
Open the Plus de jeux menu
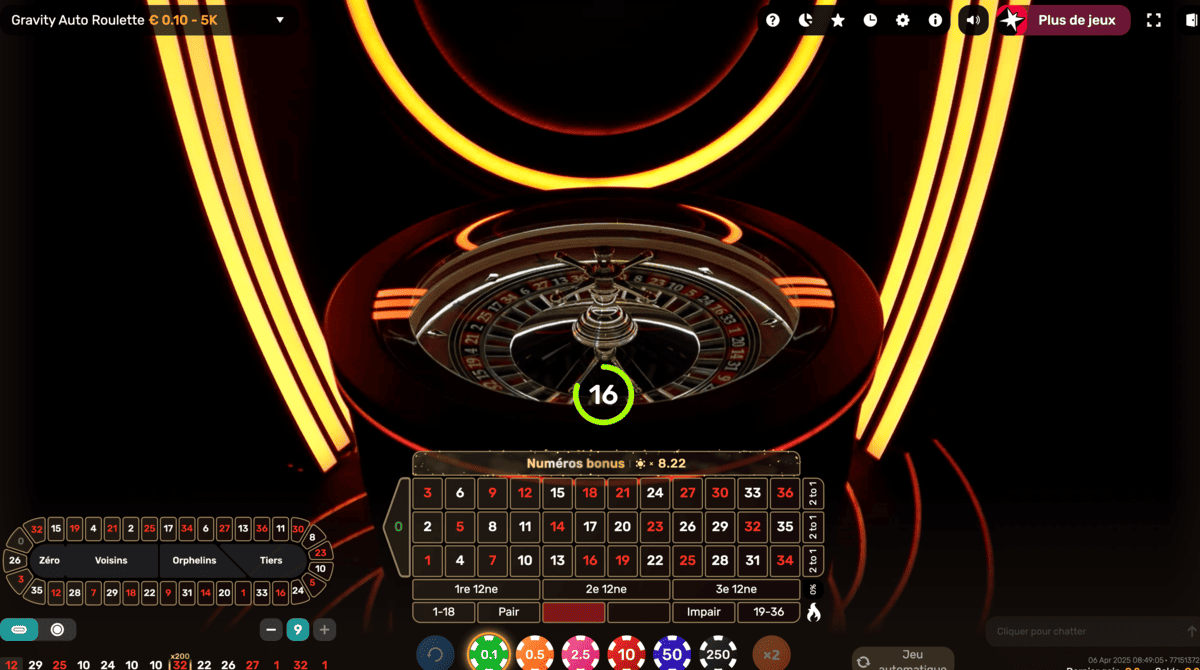[x=1076, y=20]
